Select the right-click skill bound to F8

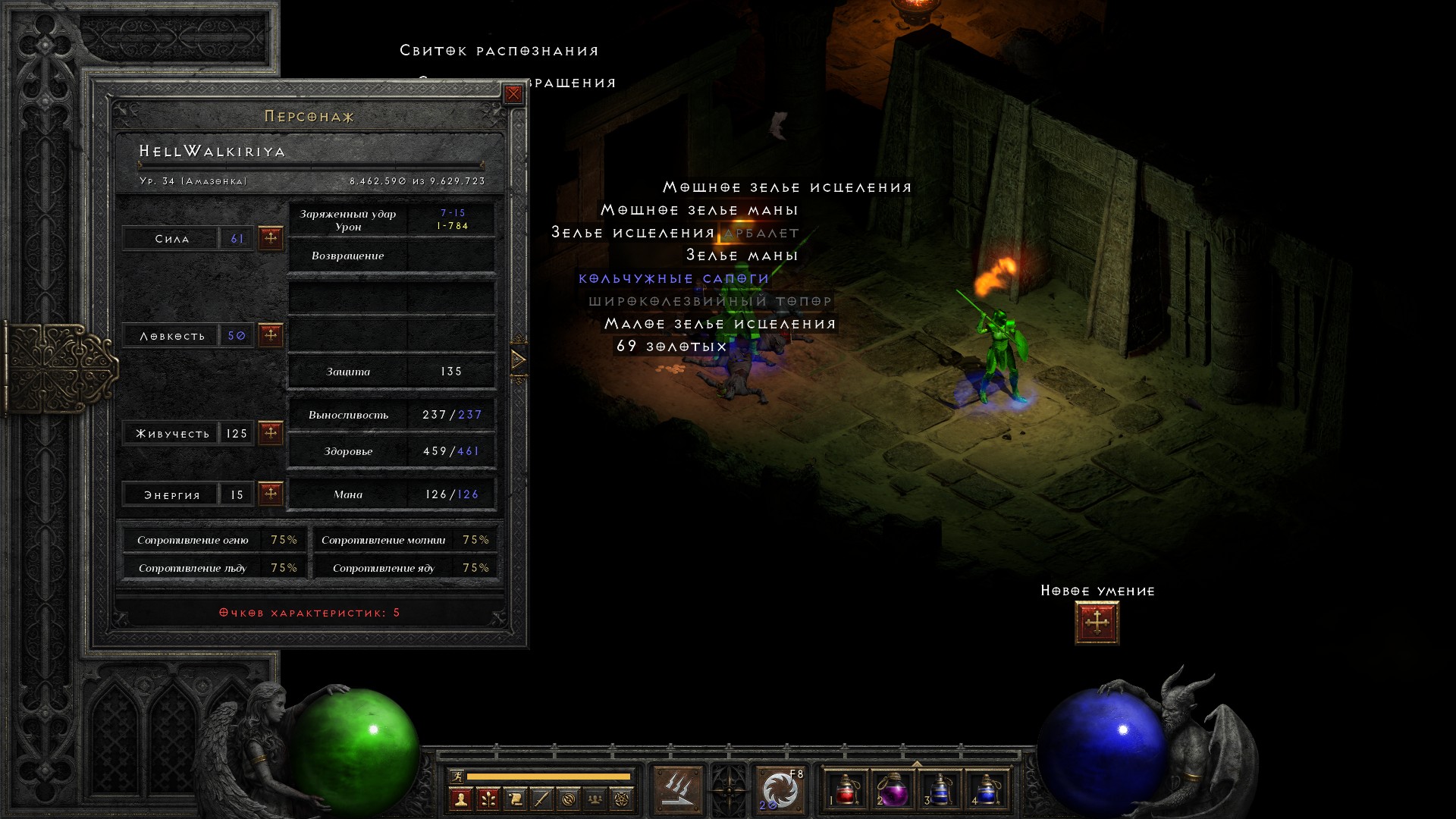(780, 790)
